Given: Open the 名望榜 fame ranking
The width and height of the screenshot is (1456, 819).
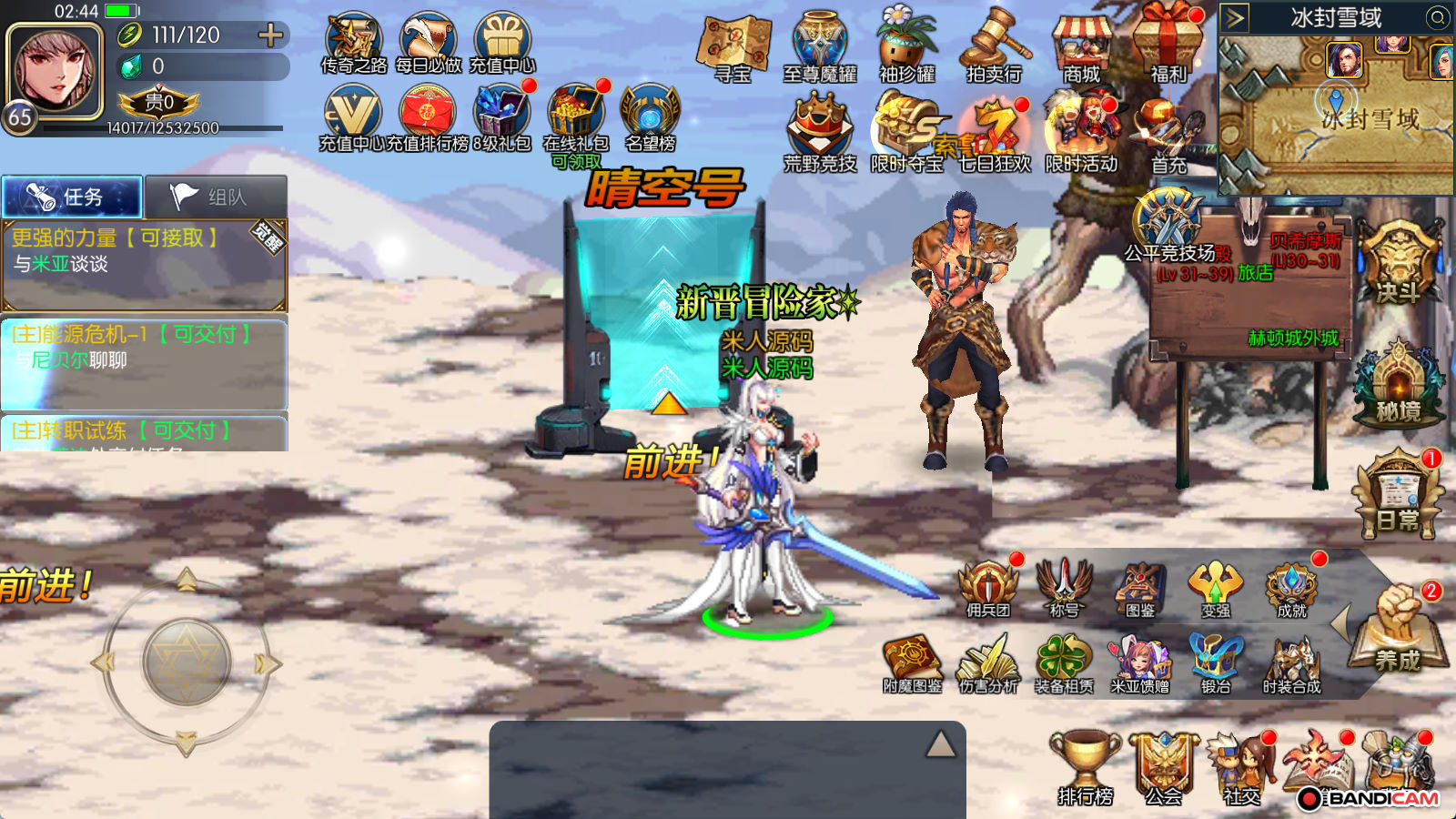Looking at the screenshot, I should click(650, 118).
